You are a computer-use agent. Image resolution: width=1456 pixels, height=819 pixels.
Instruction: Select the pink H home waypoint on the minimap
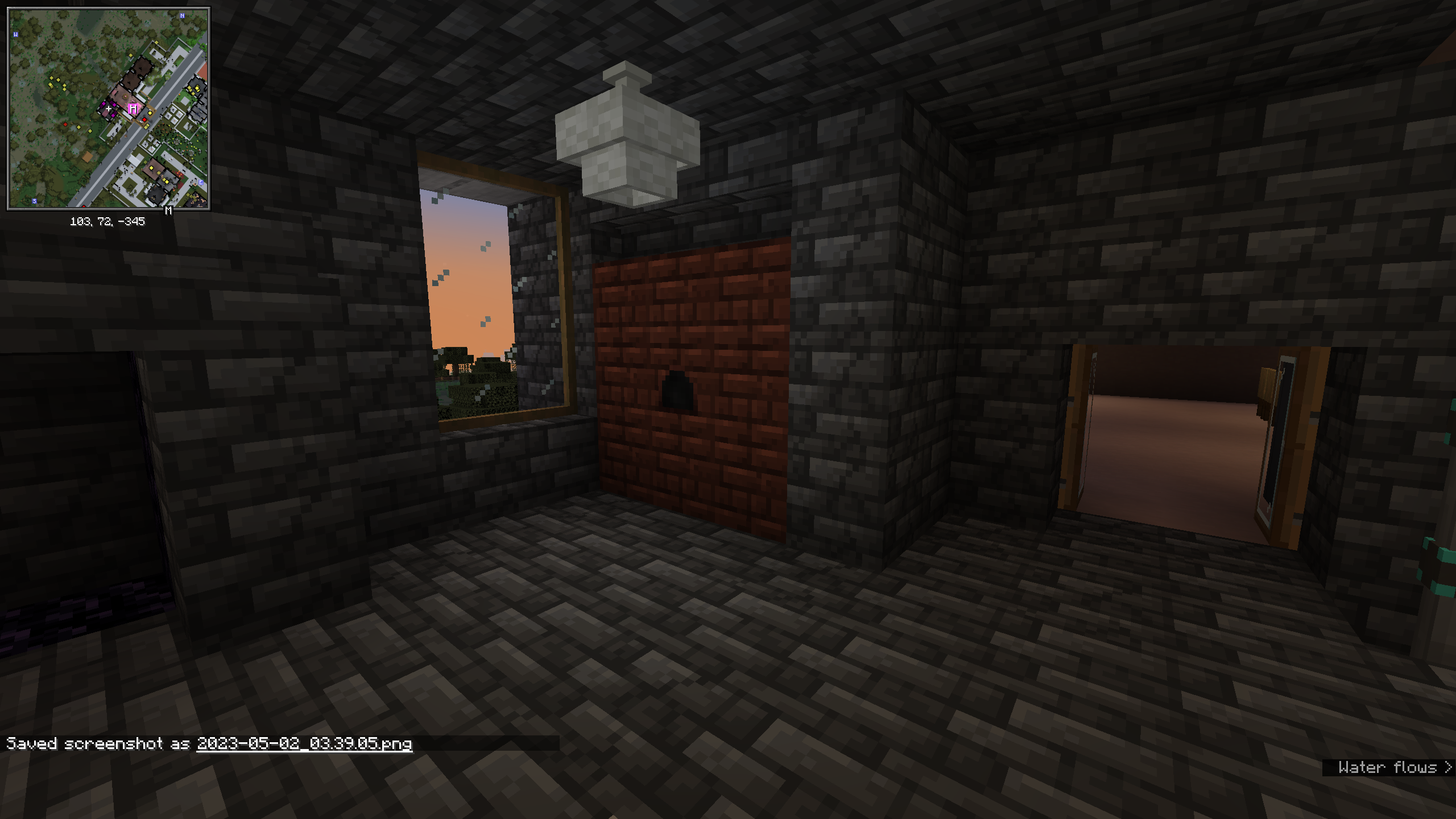[133, 109]
